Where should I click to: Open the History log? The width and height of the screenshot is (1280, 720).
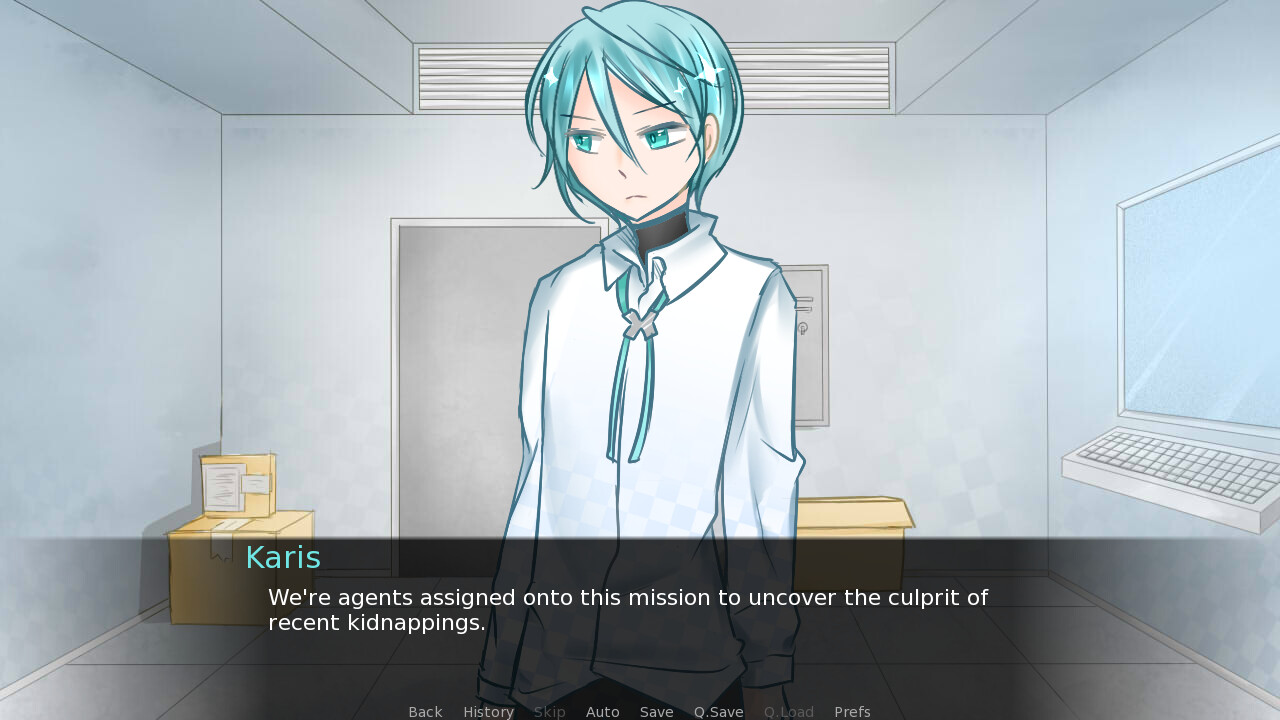point(488,712)
